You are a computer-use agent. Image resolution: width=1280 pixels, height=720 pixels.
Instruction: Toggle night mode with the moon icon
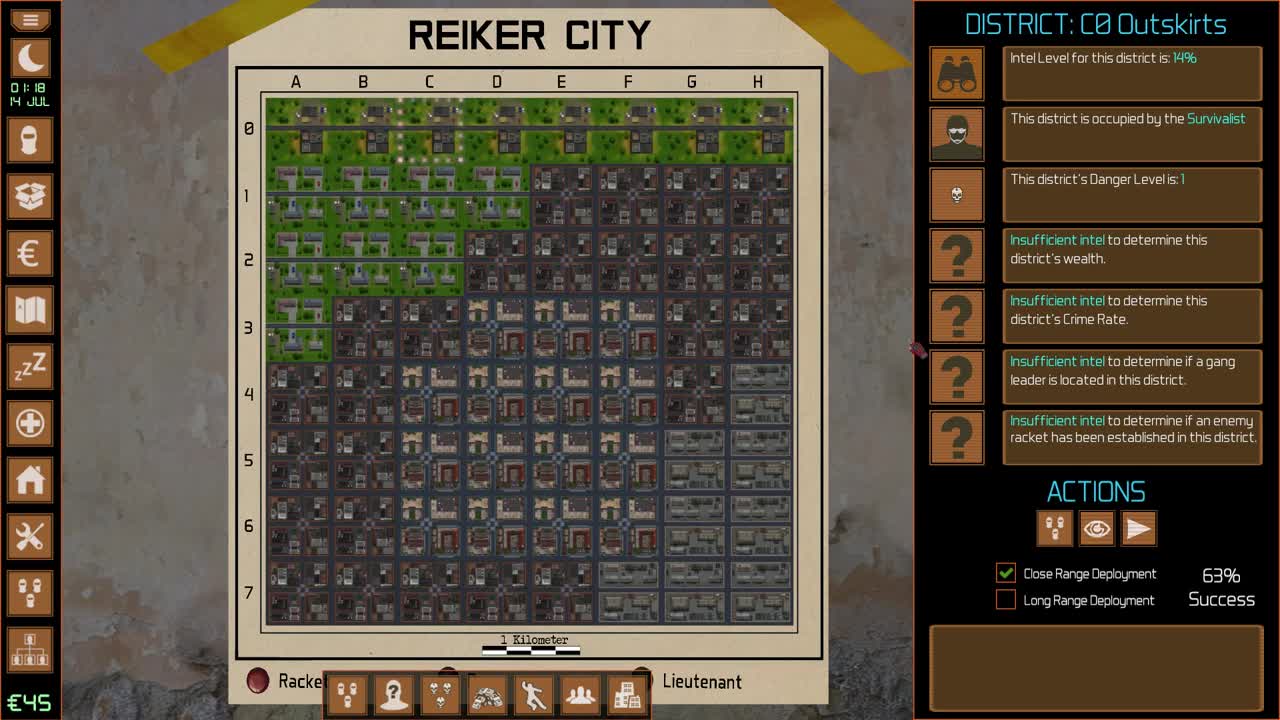pos(30,60)
